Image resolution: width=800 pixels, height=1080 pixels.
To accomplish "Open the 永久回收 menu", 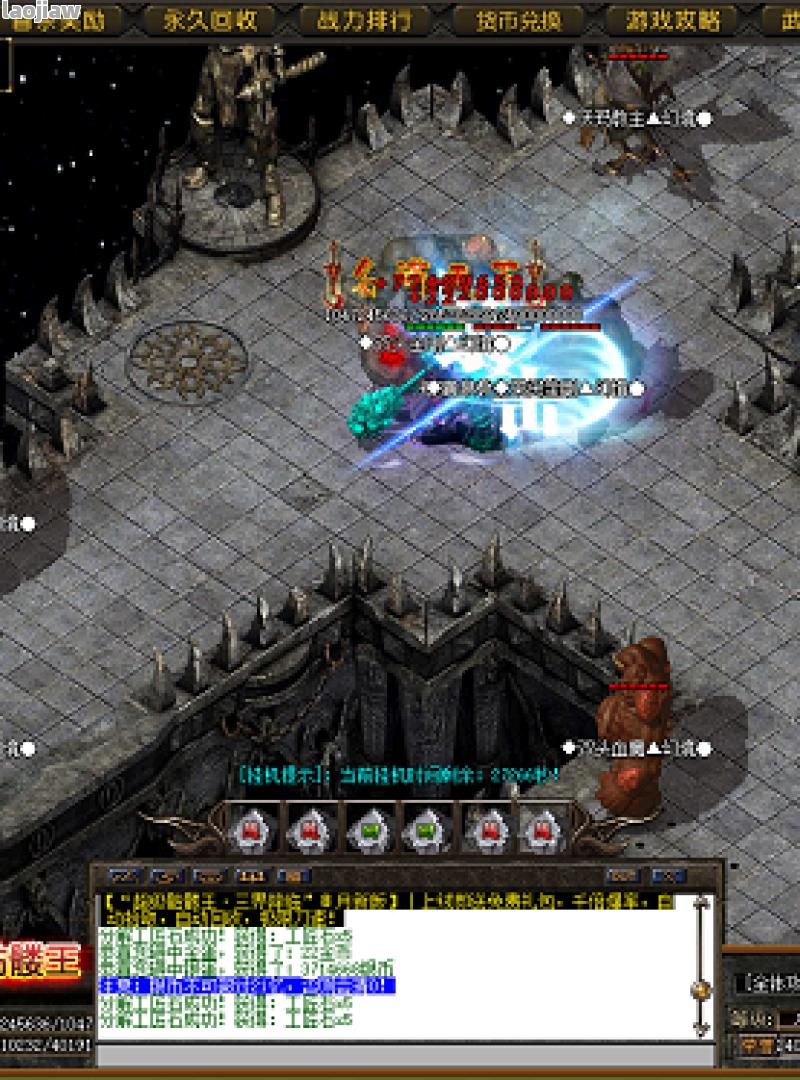I will pos(211,20).
